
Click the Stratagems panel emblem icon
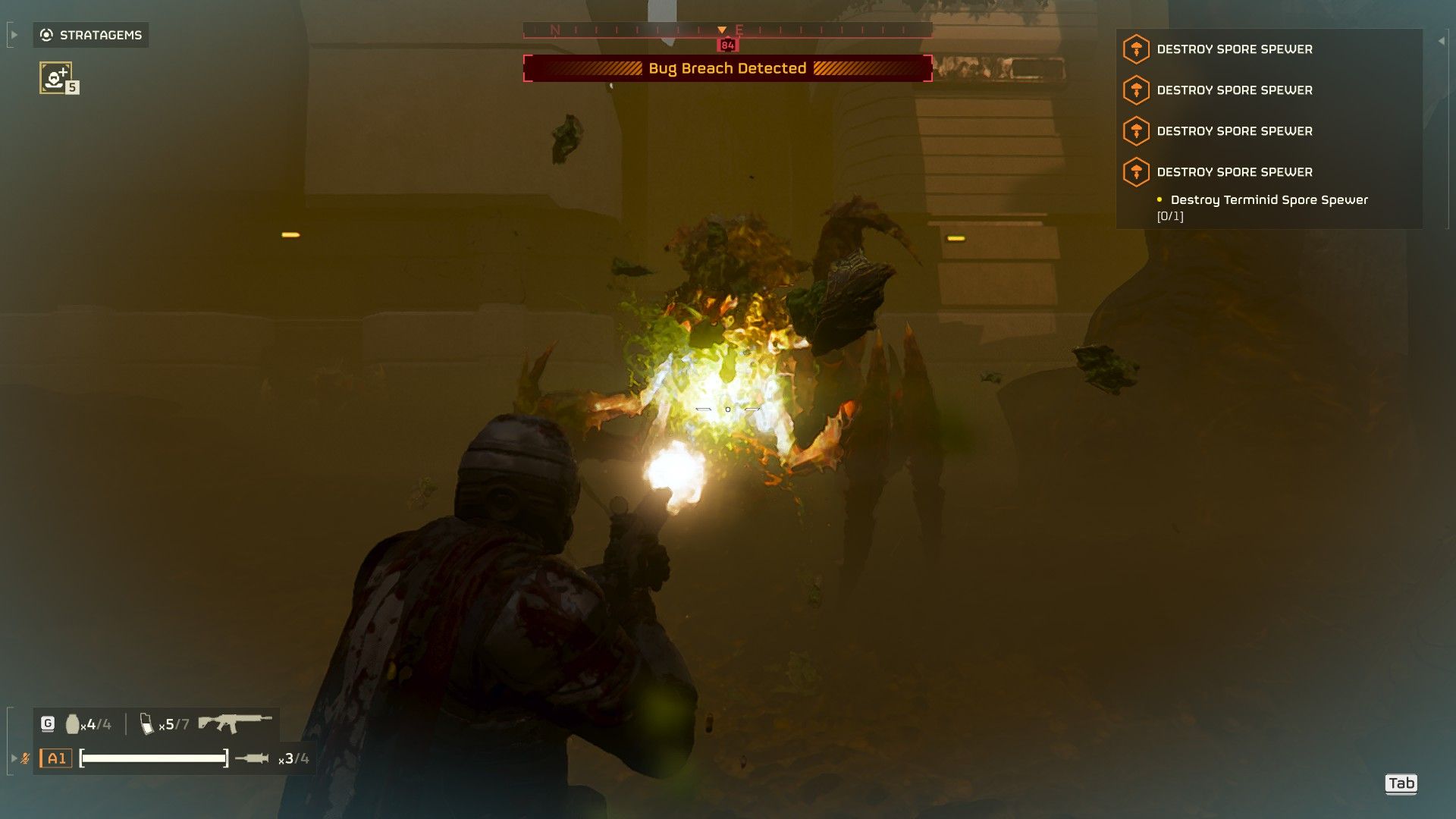45,34
